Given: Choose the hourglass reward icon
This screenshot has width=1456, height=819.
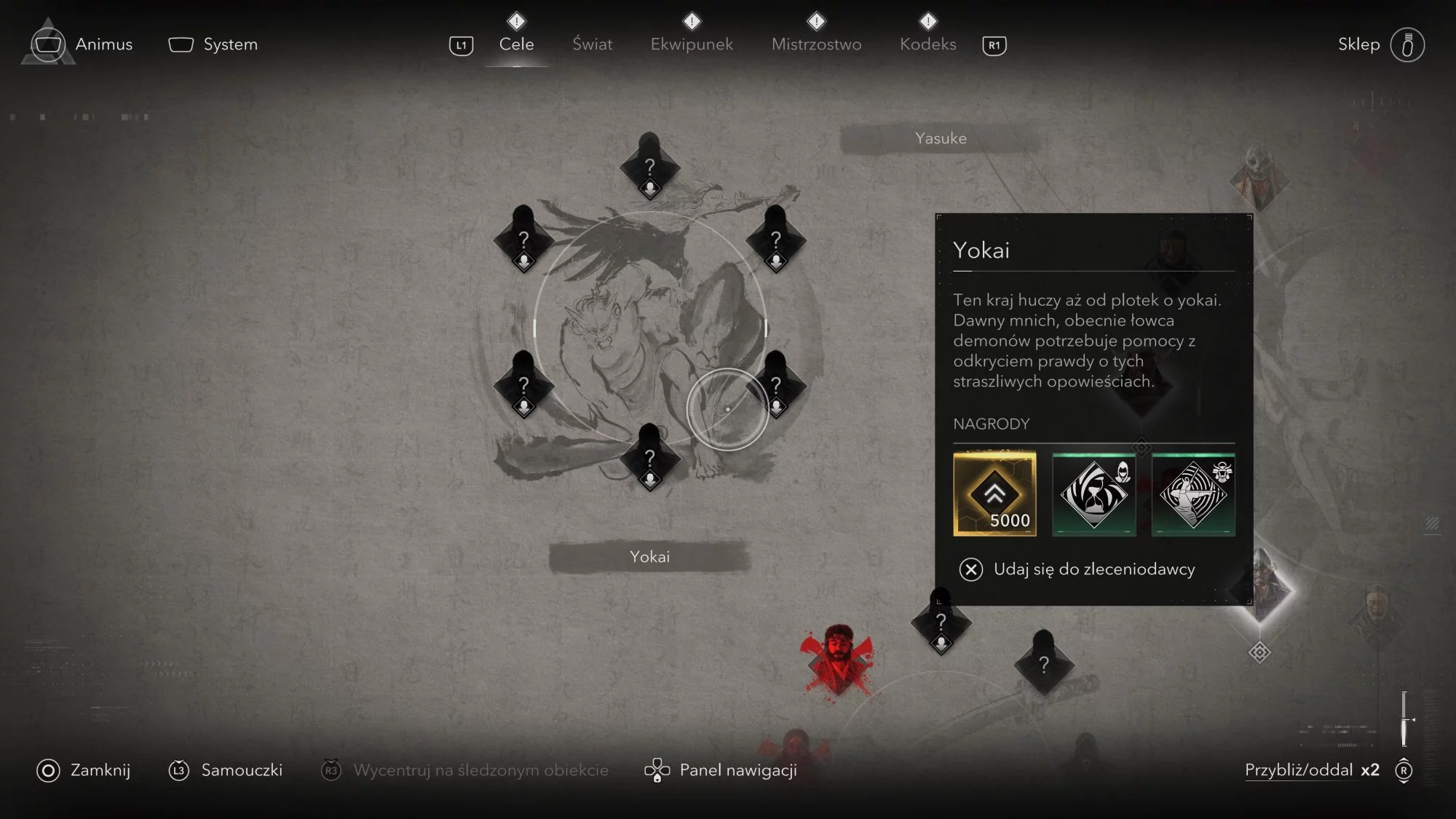Looking at the screenshot, I should click(1093, 494).
